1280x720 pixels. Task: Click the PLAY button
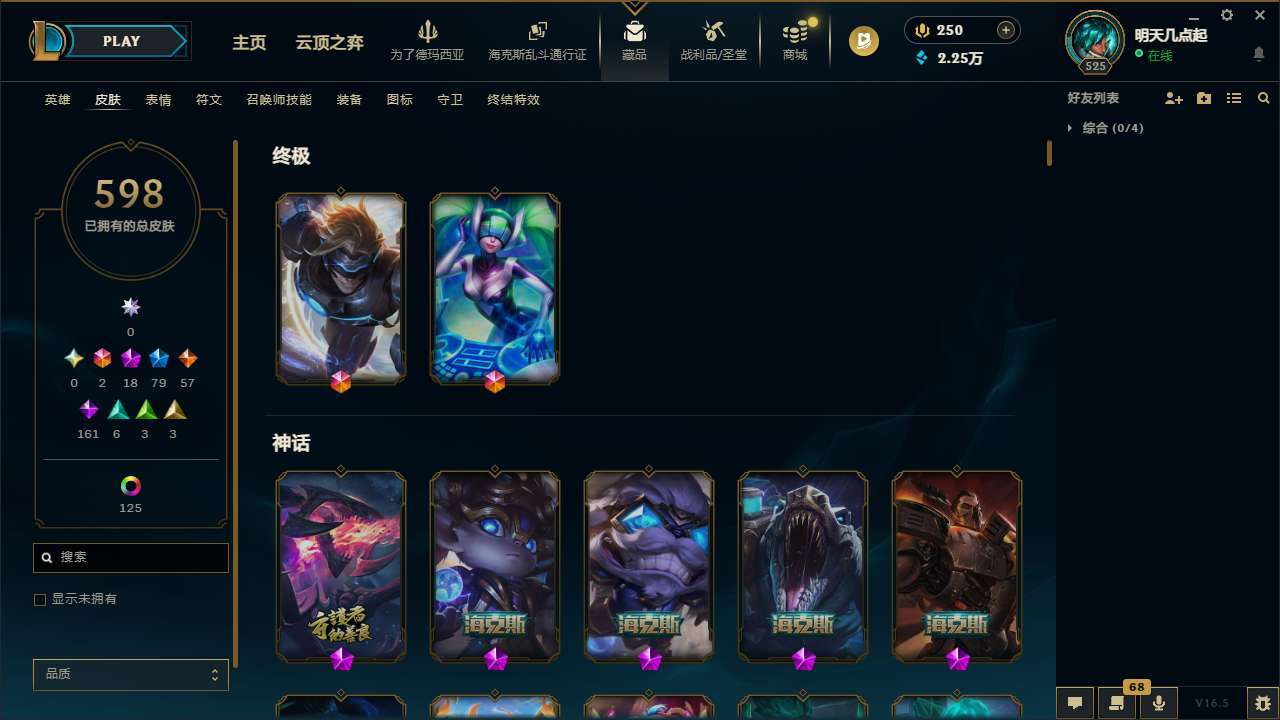pos(121,41)
